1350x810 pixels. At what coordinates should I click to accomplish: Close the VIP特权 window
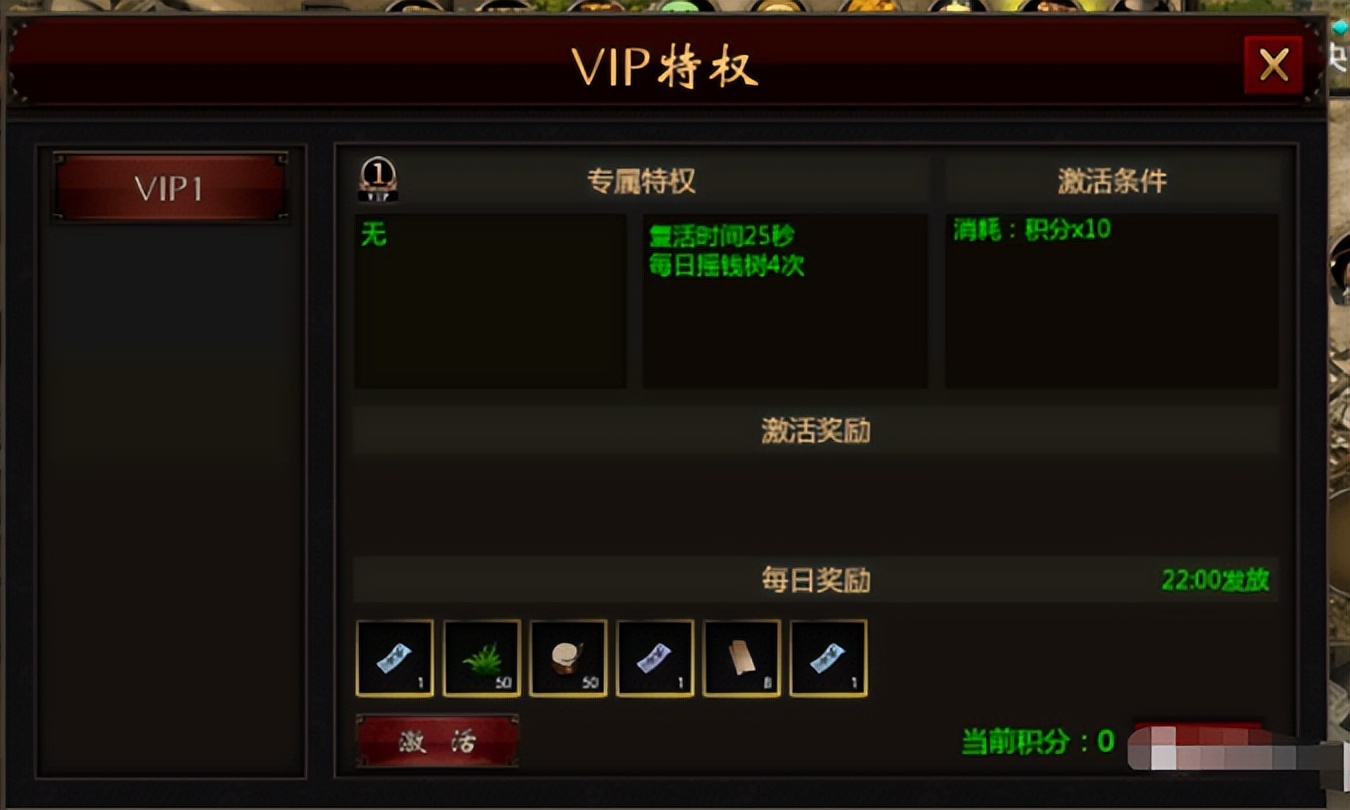click(1274, 64)
